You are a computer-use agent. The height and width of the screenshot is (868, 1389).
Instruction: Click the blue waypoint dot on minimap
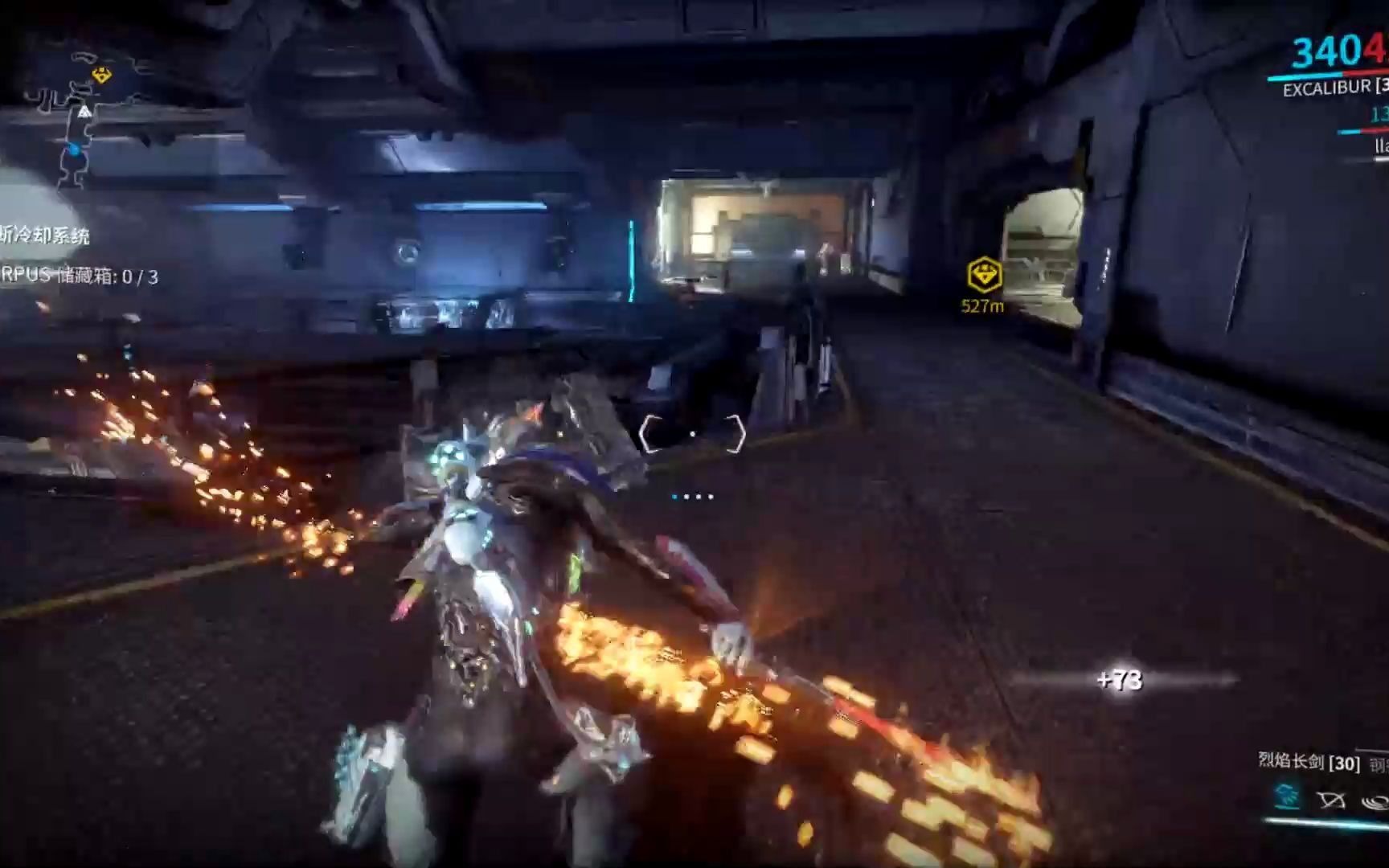(x=74, y=149)
